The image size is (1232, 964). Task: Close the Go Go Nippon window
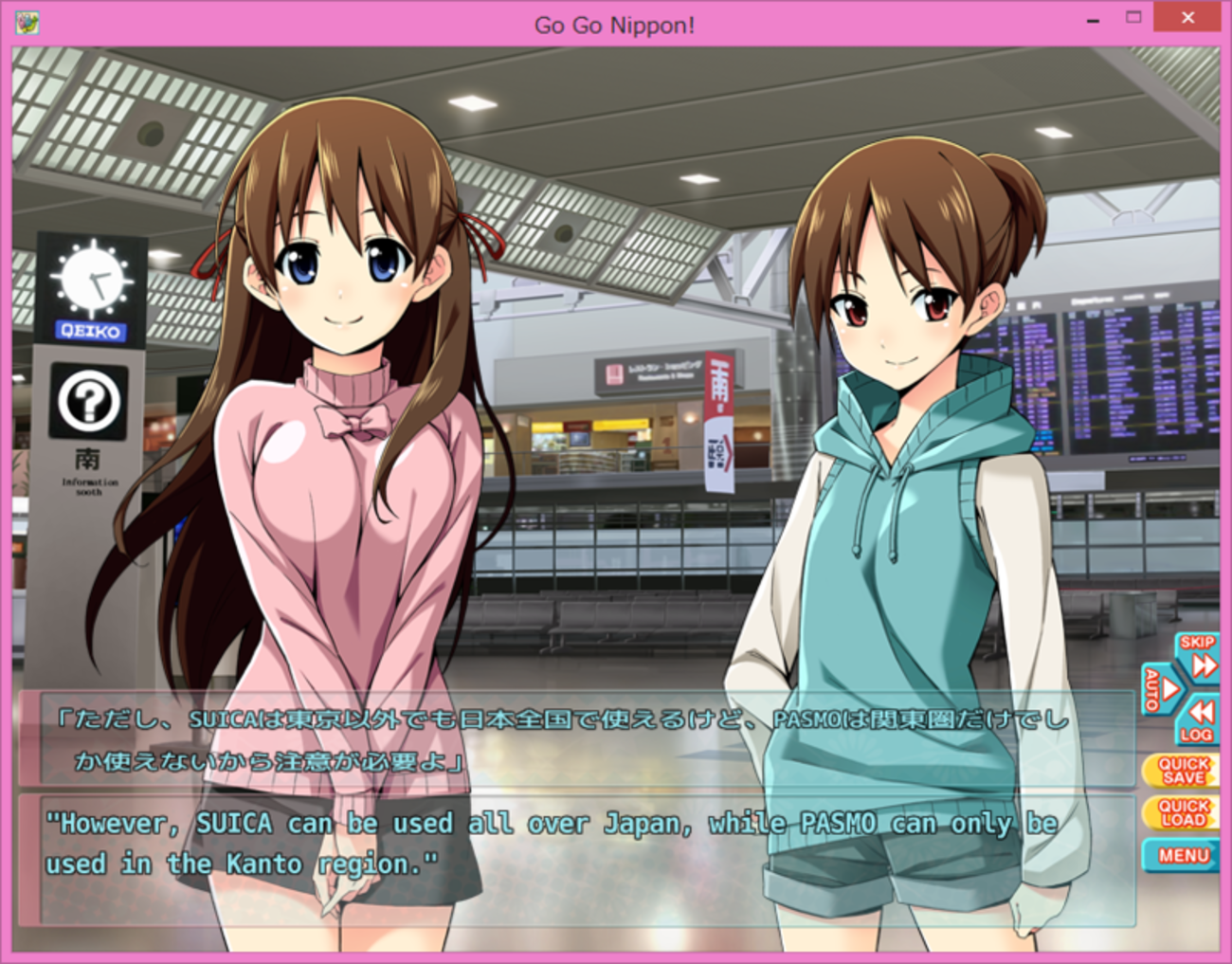point(1187,18)
